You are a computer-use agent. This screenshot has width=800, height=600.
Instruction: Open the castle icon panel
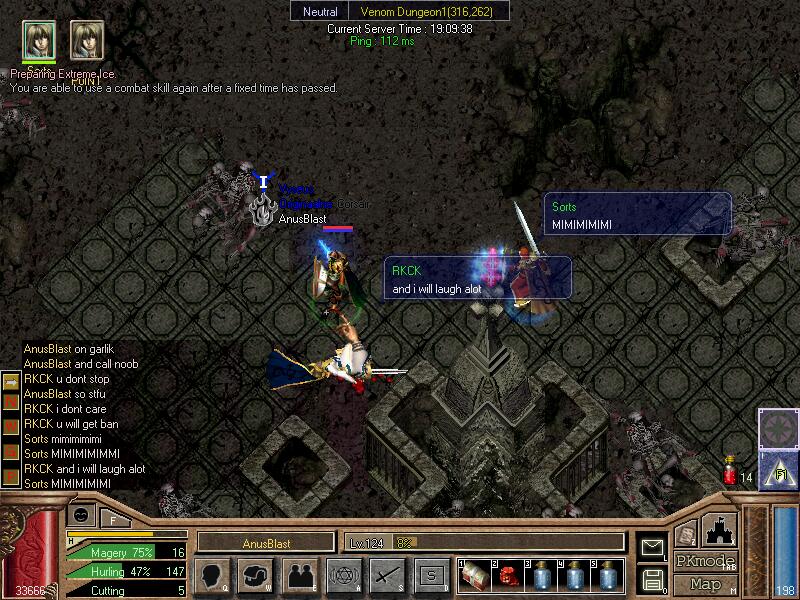(x=721, y=529)
